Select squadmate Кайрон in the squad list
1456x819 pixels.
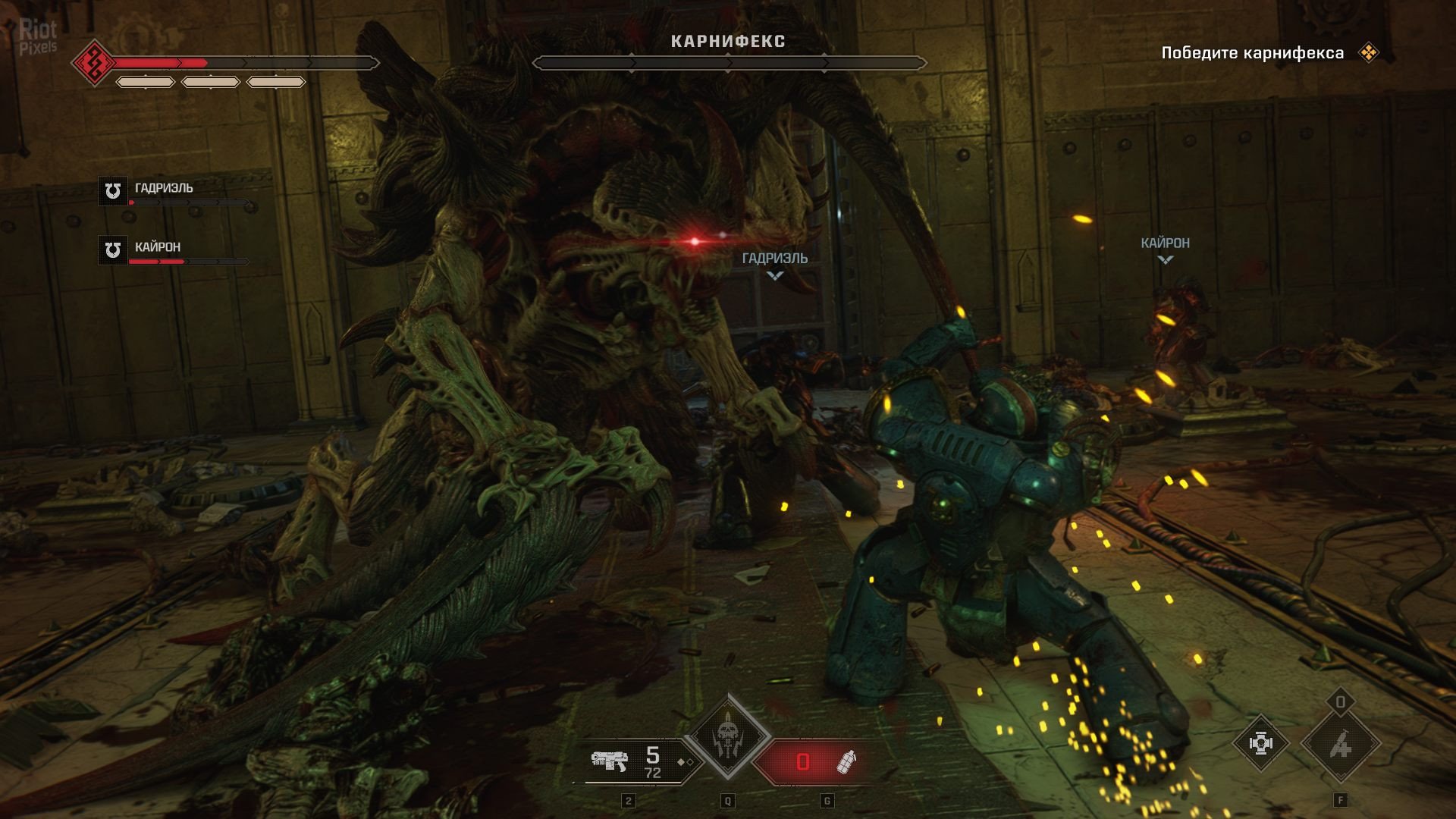tap(158, 248)
